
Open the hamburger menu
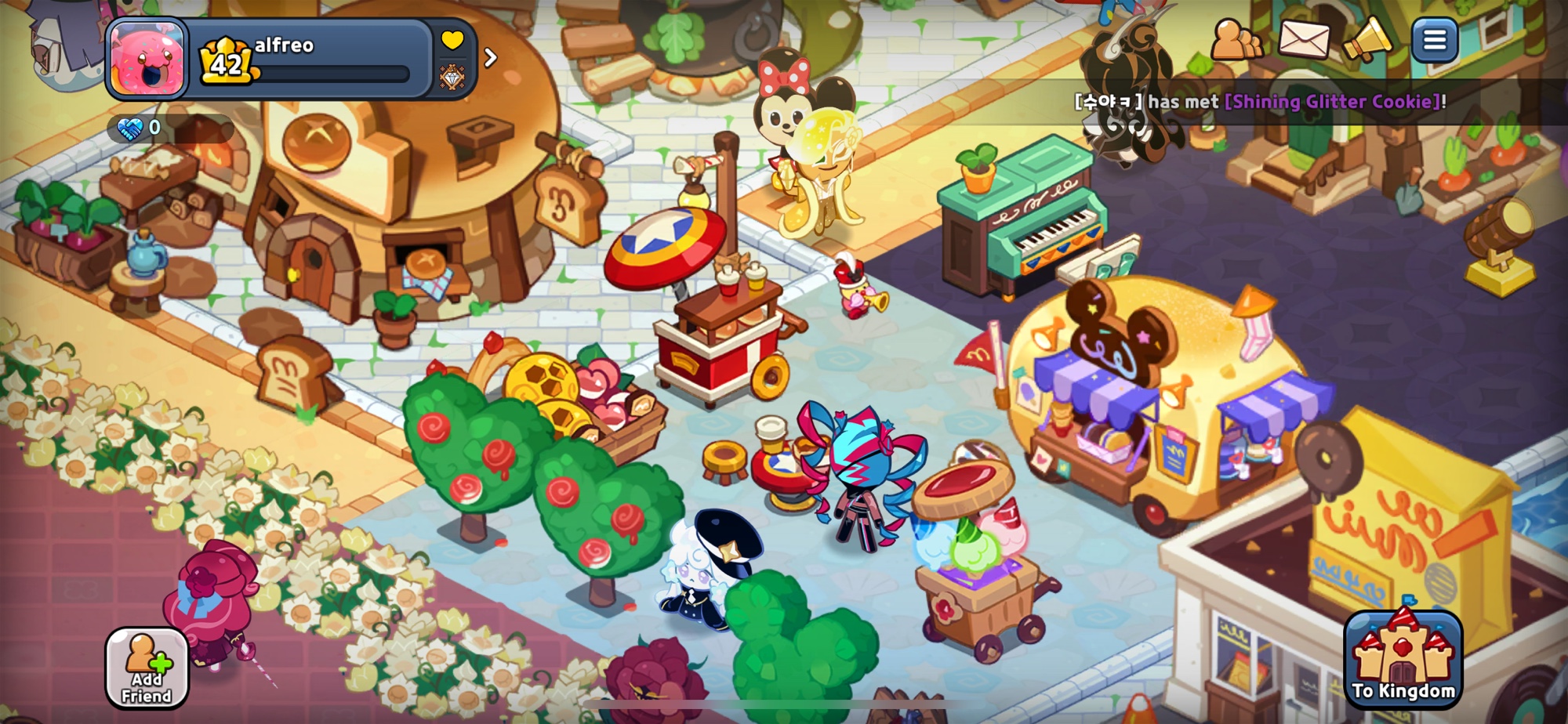tap(1434, 40)
